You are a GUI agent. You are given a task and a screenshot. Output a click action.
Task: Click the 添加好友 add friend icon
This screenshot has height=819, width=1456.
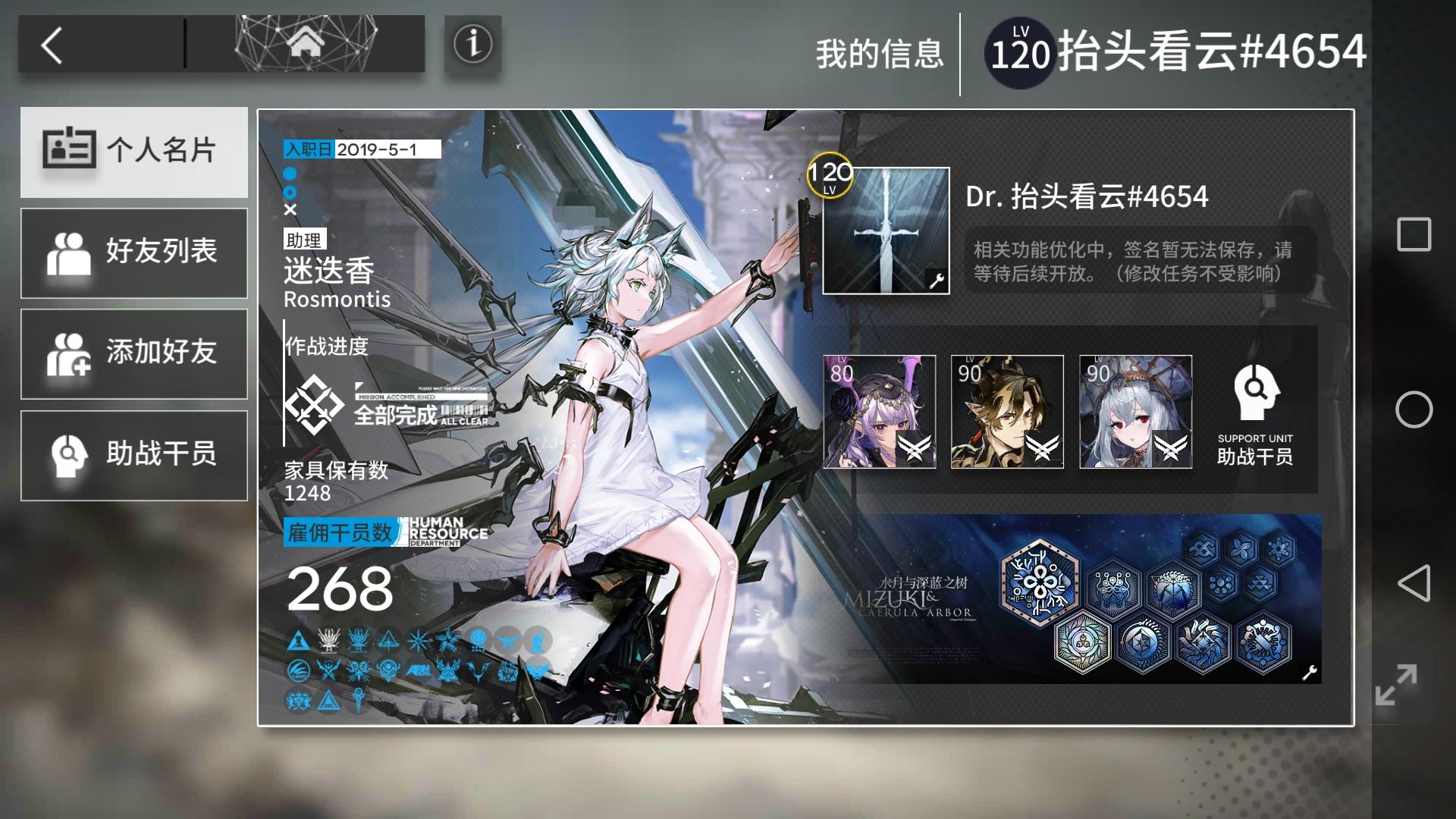[x=134, y=354]
